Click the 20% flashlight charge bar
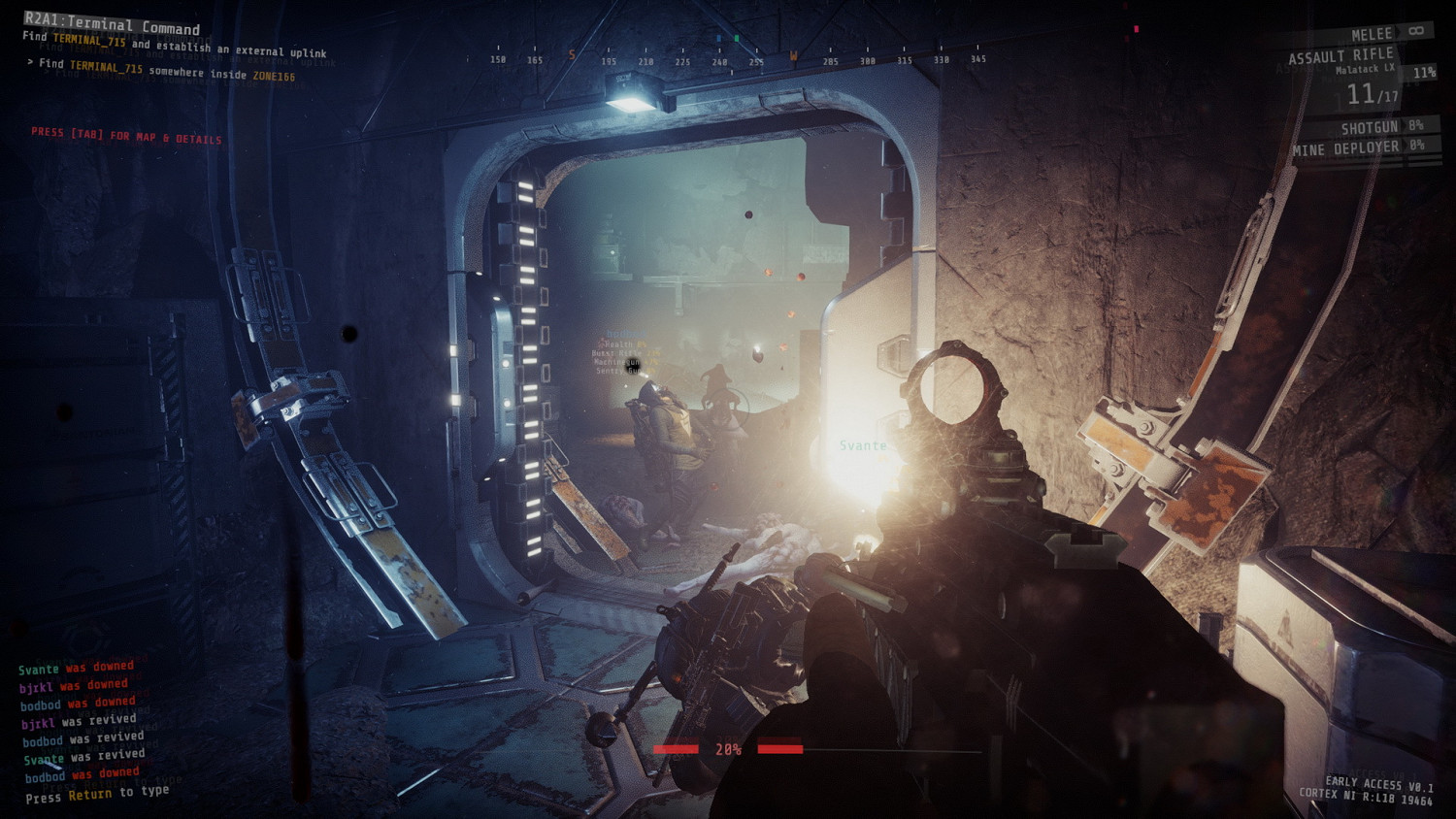 click(x=728, y=748)
